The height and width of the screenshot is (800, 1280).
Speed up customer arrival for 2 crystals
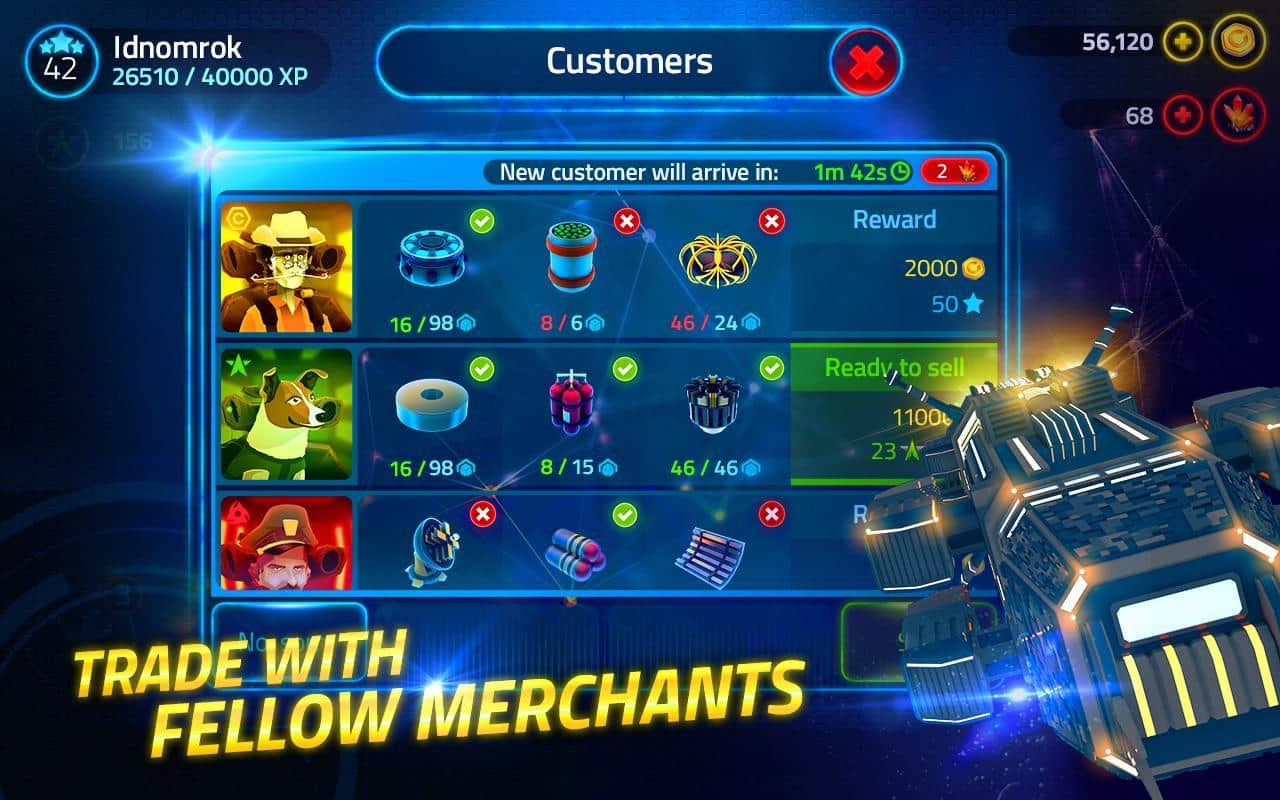955,172
